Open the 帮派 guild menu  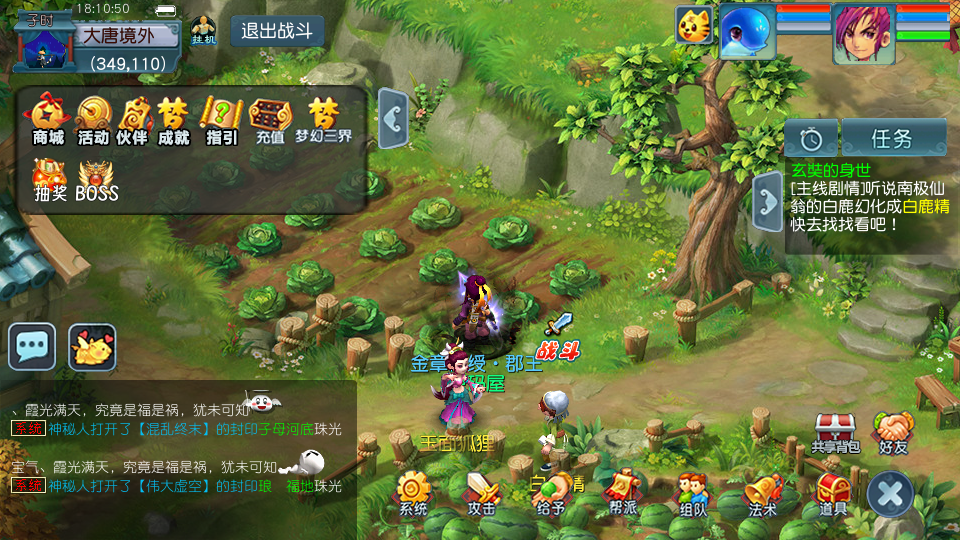coord(623,490)
